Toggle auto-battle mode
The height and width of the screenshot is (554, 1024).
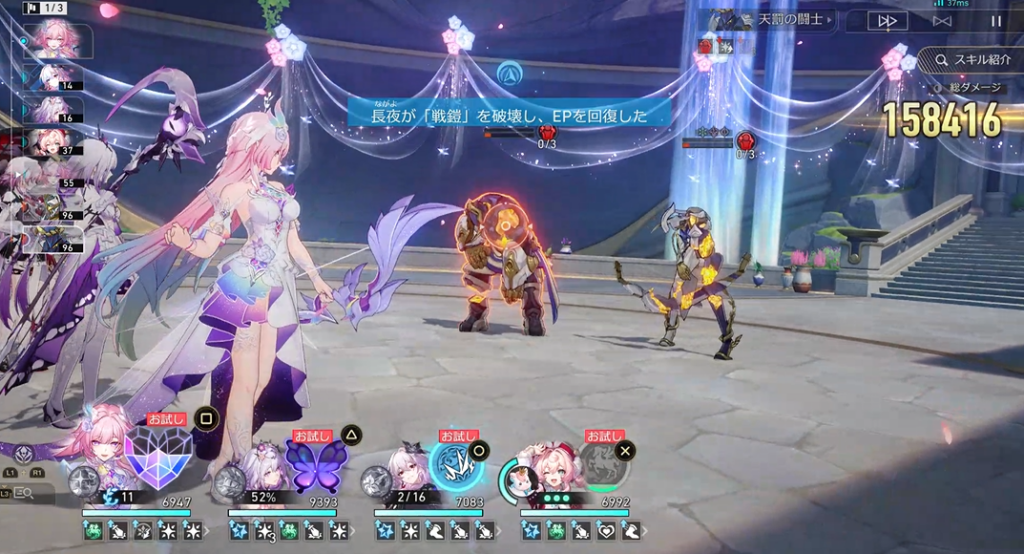[x=942, y=20]
